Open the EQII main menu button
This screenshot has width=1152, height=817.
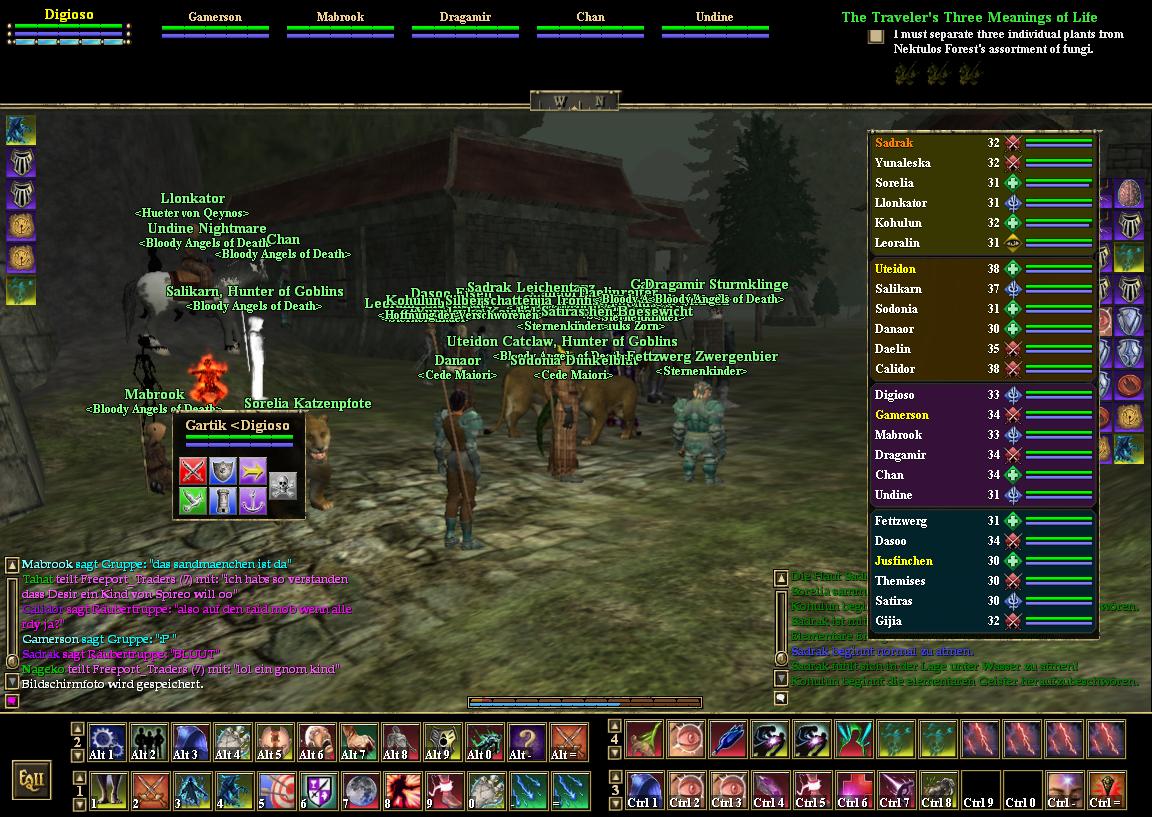coord(31,779)
